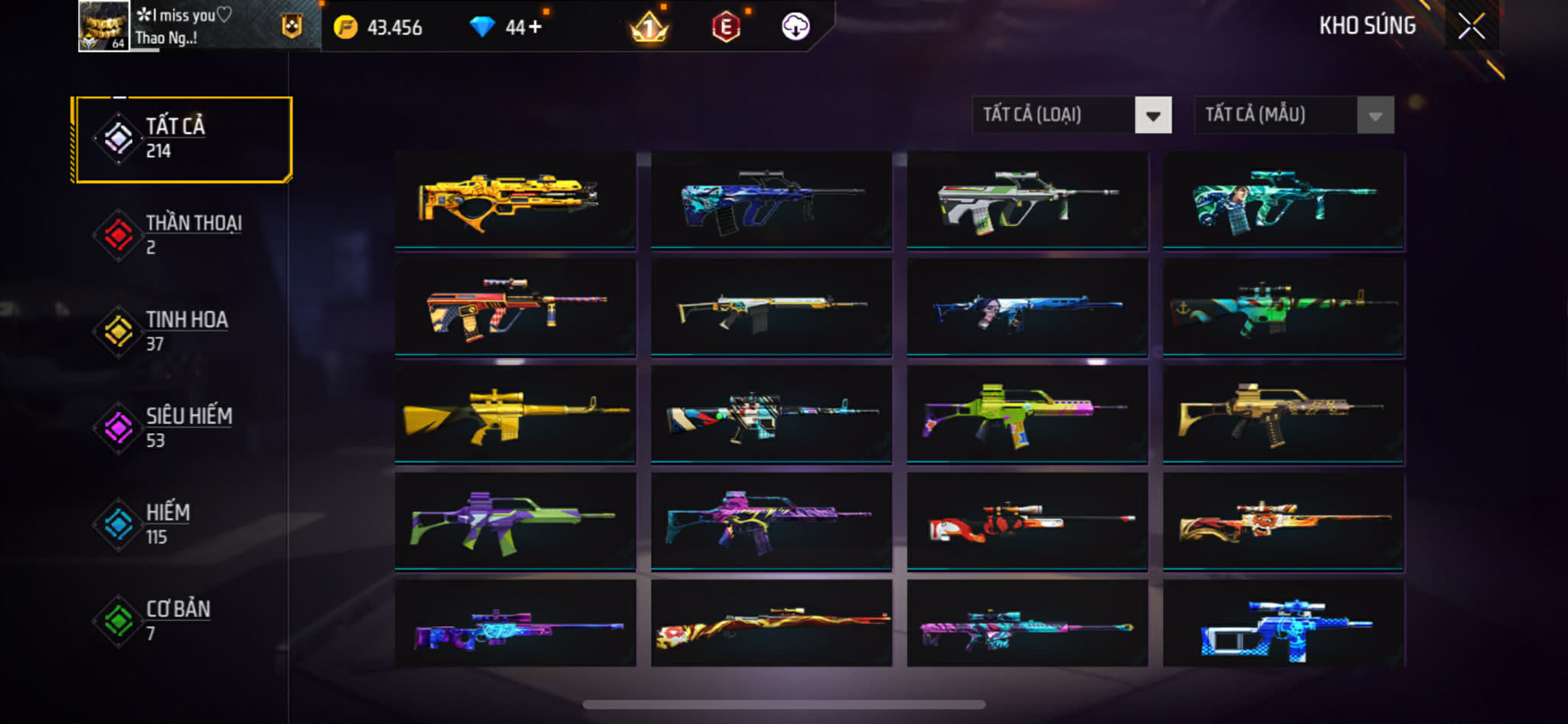Expand the Tất Cả (Mẫu) dropdown
Image resolution: width=1568 pixels, height=724 pixels.
1293,116
